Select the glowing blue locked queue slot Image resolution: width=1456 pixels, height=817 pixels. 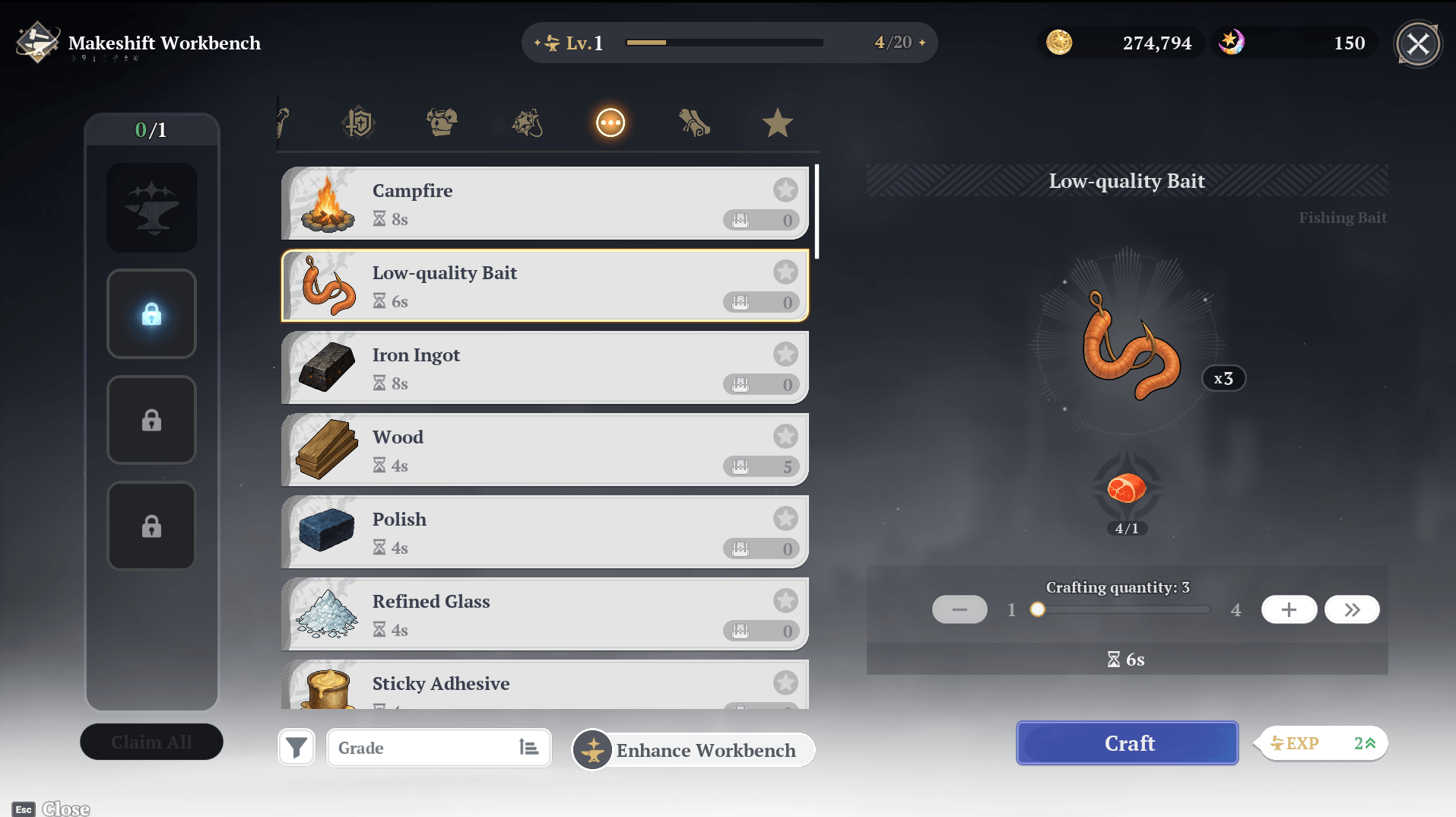(151, 313)
